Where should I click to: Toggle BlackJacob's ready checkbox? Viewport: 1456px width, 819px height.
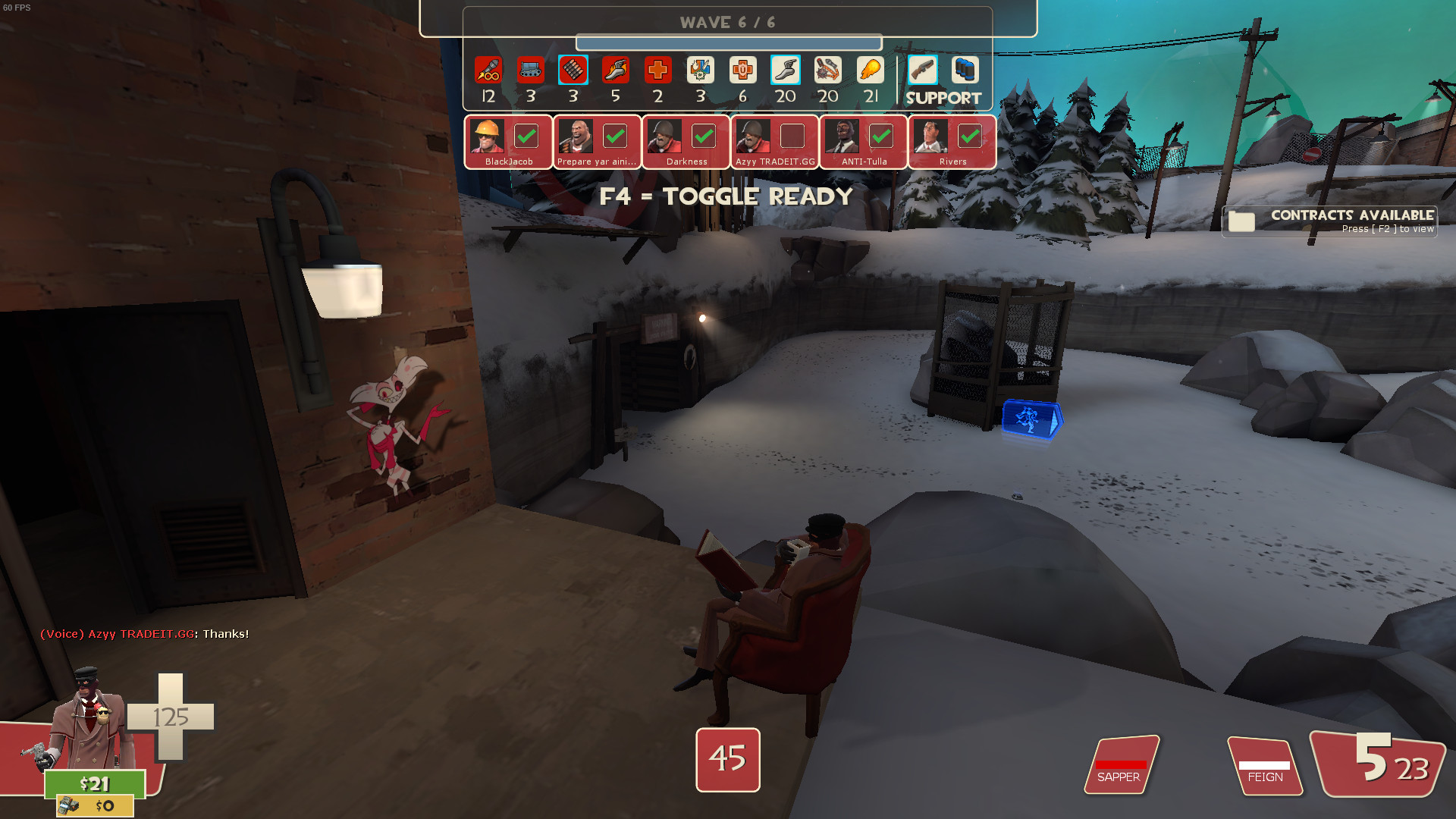[x=526, y=136]
